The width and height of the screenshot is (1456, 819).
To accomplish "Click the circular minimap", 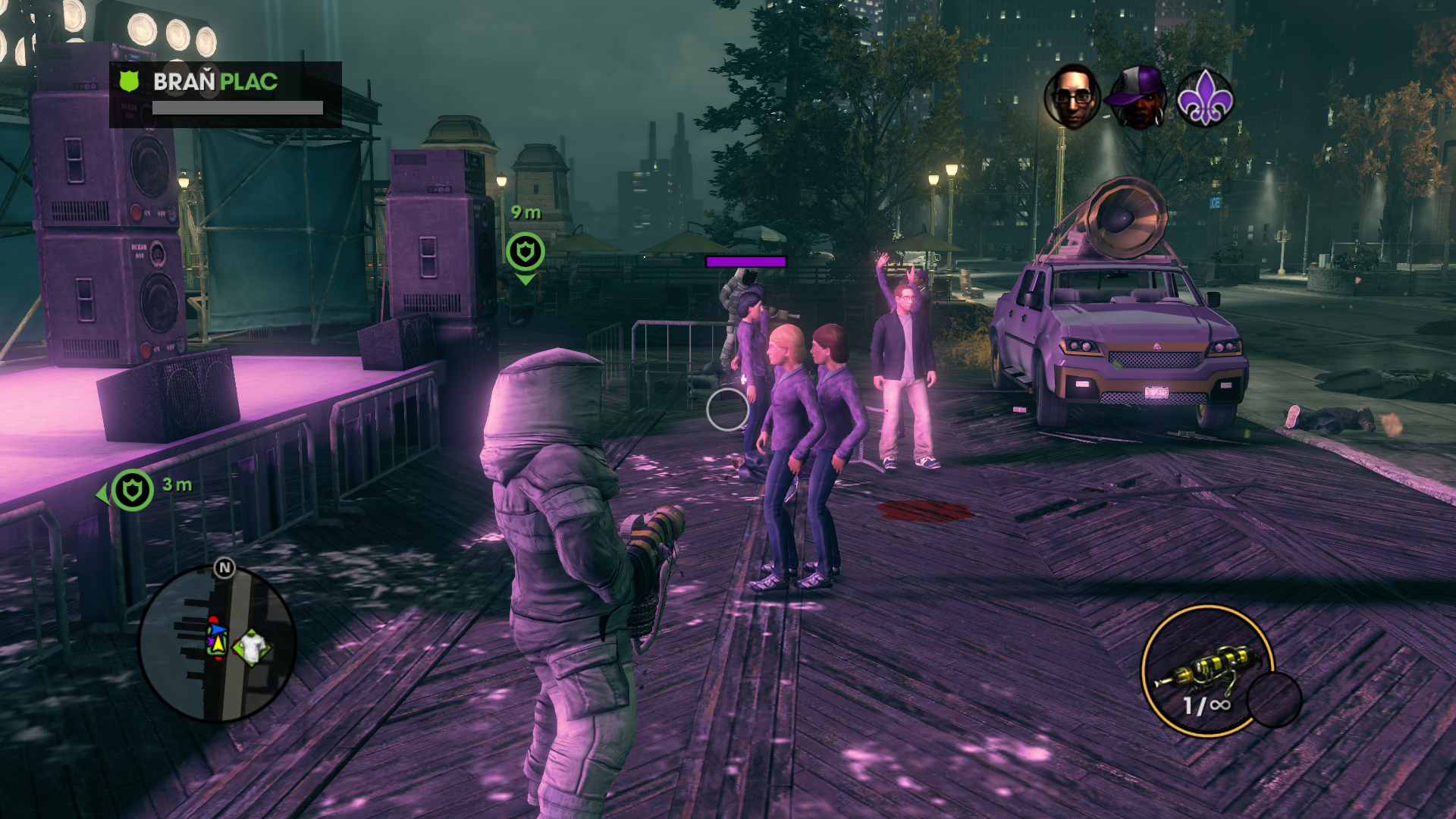I will coord(217,644).
